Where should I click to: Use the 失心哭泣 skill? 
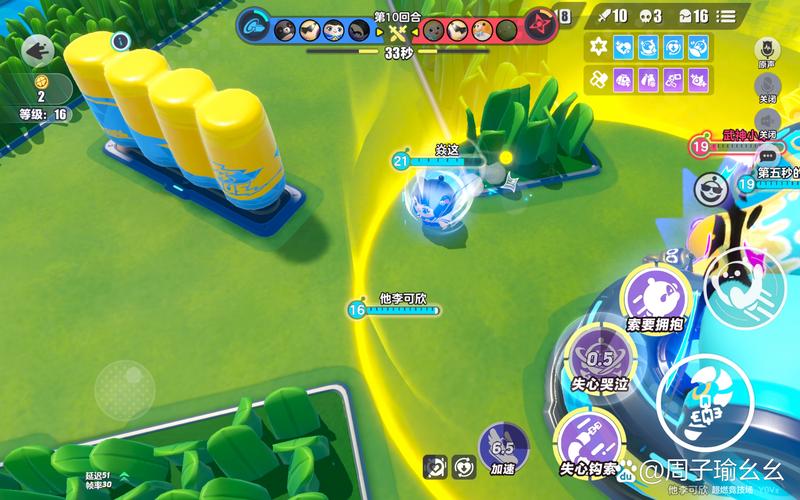pos(600,362)
